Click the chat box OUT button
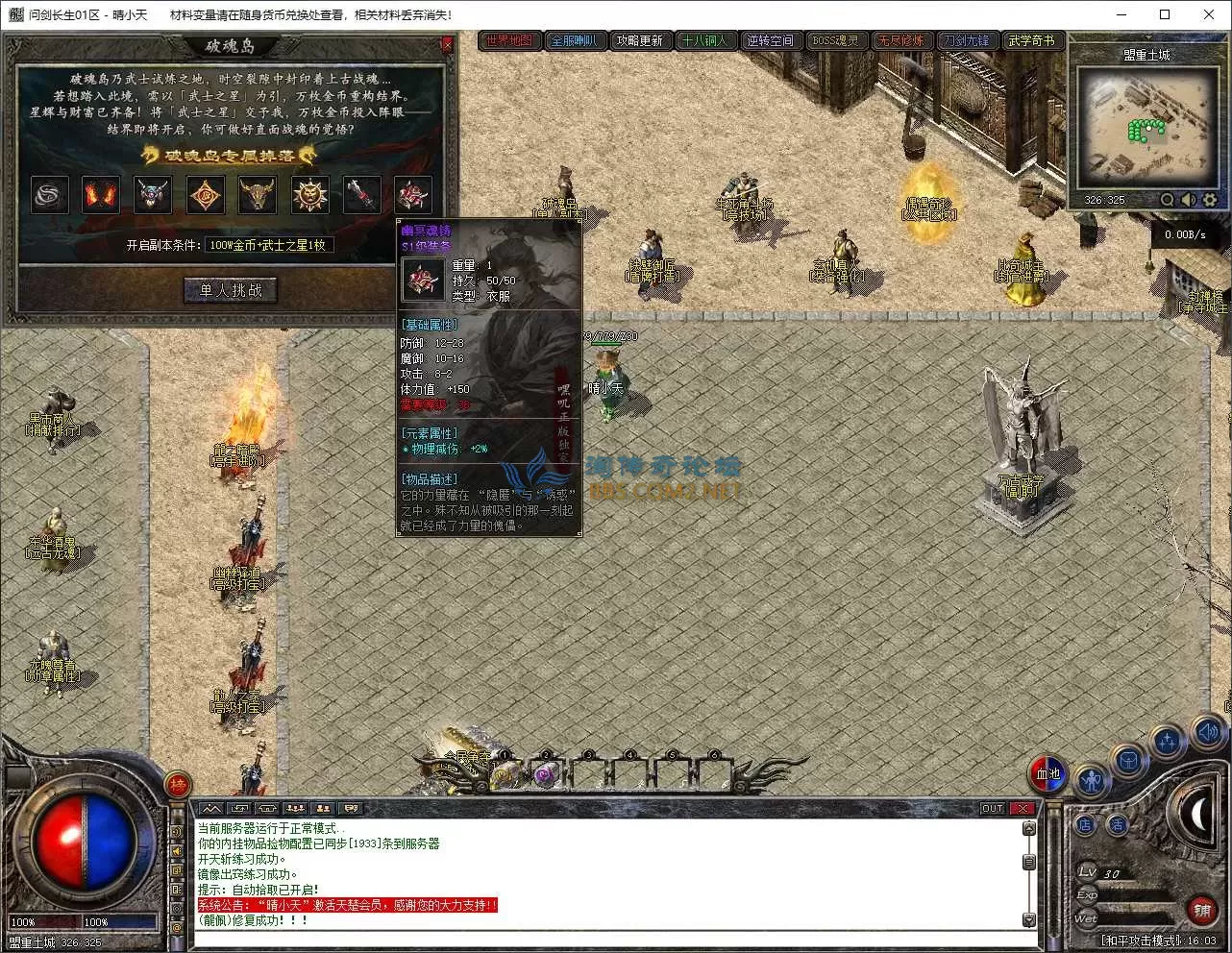The image size is (1232, 953). click(993, 808)
